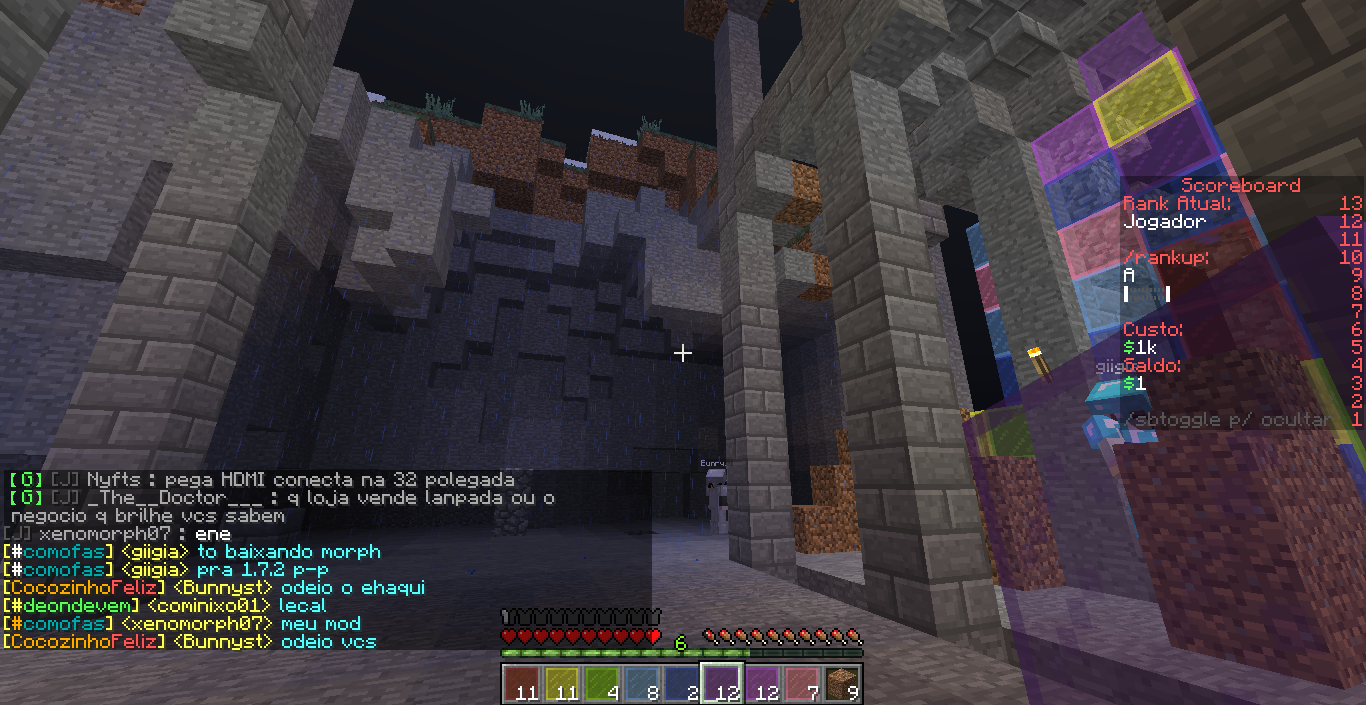Viewport: 1366px width, 705px height.
Task: Select the dark blue stained glass slot
Action: point(681,683)
